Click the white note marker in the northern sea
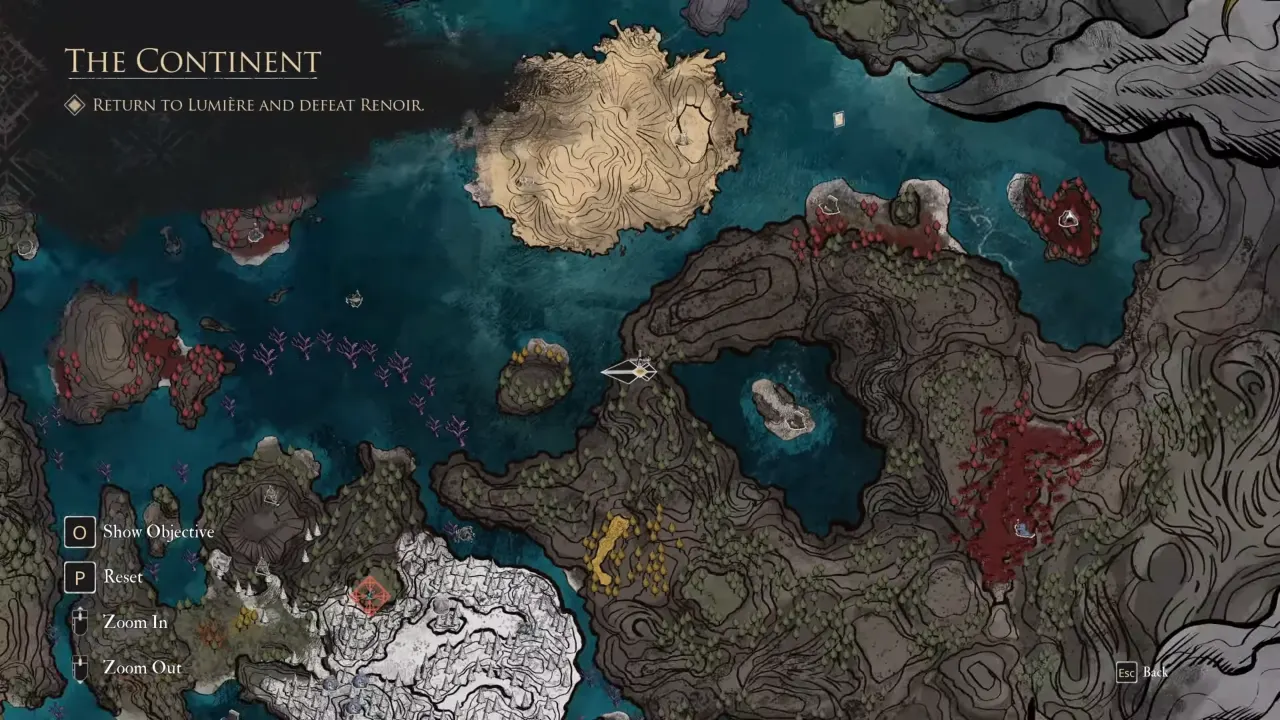 838,119
